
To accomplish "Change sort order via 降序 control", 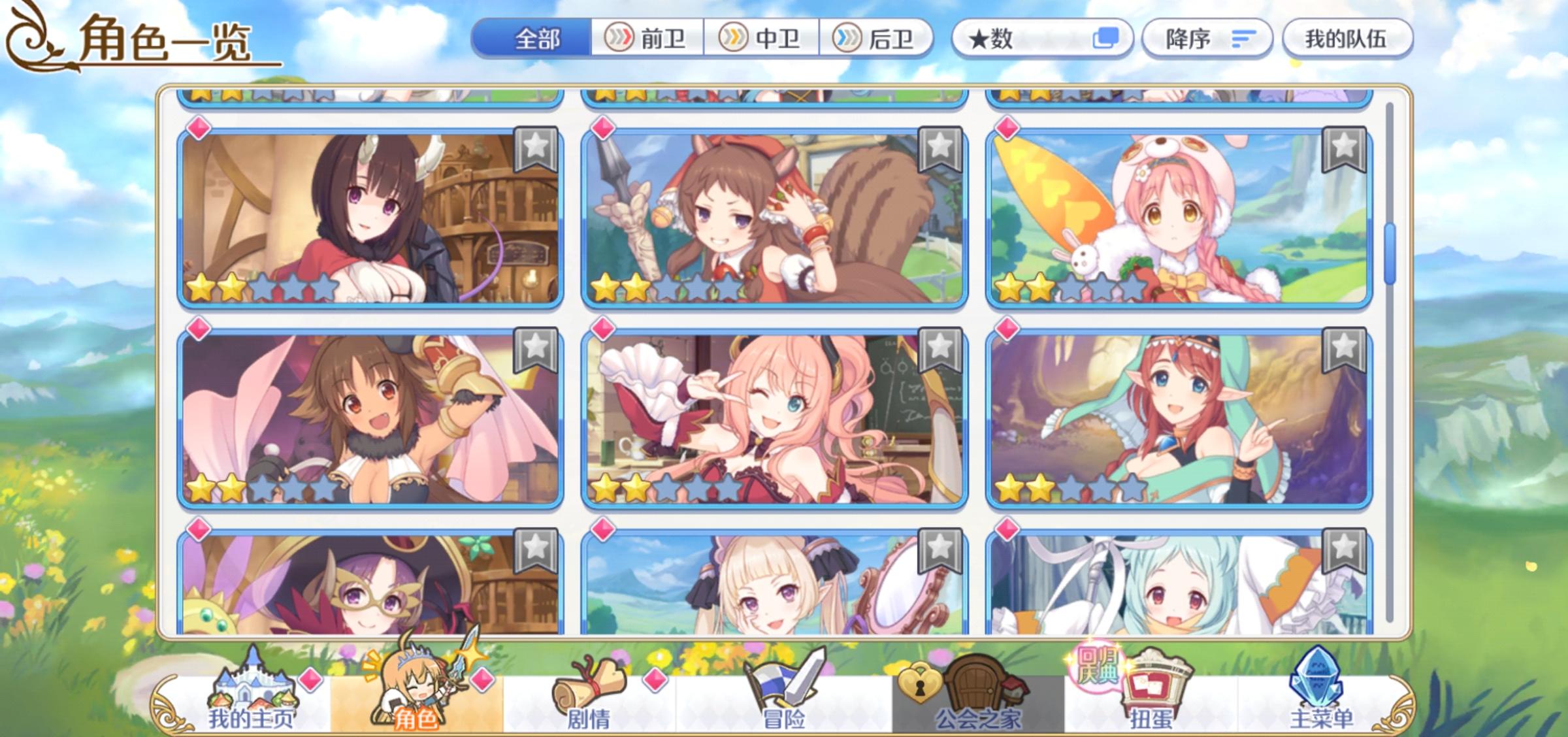I will coord(1209,39).
